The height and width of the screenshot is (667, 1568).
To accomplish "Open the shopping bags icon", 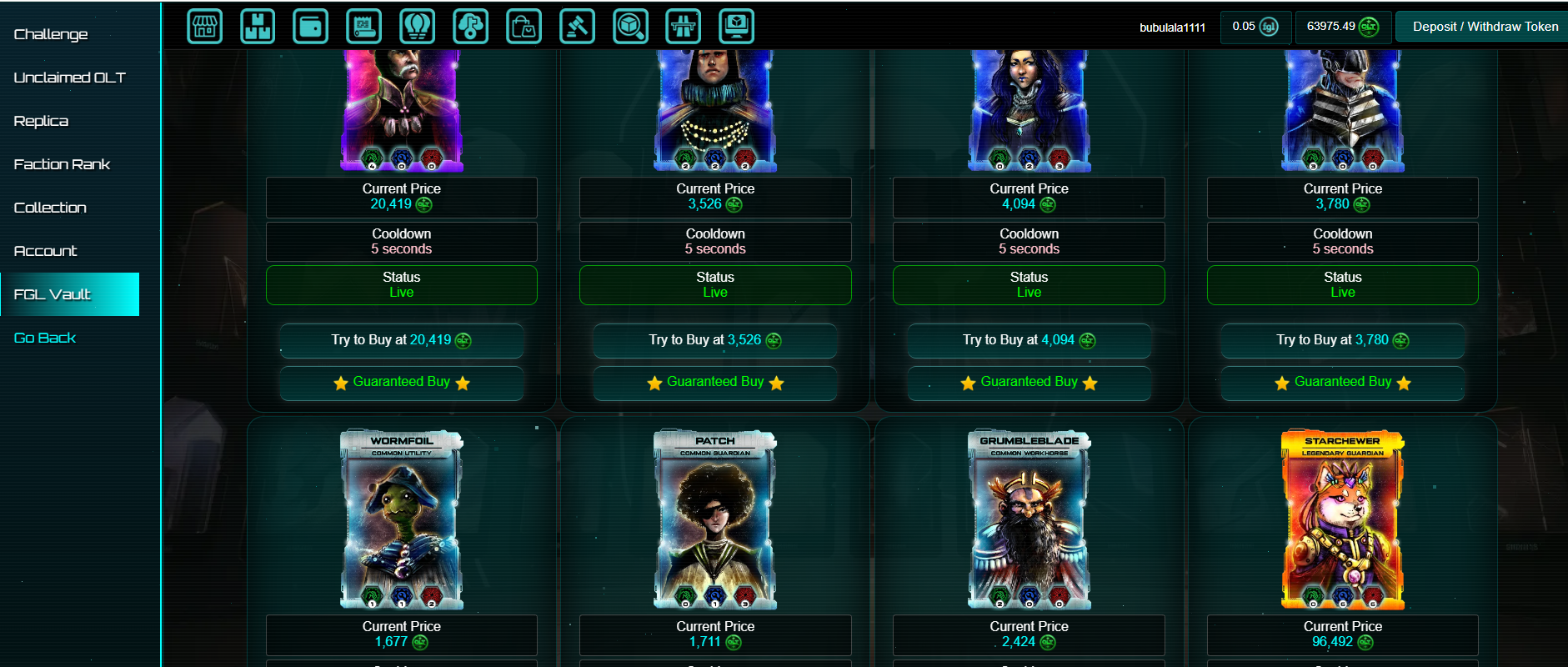I will coord(524,27).
